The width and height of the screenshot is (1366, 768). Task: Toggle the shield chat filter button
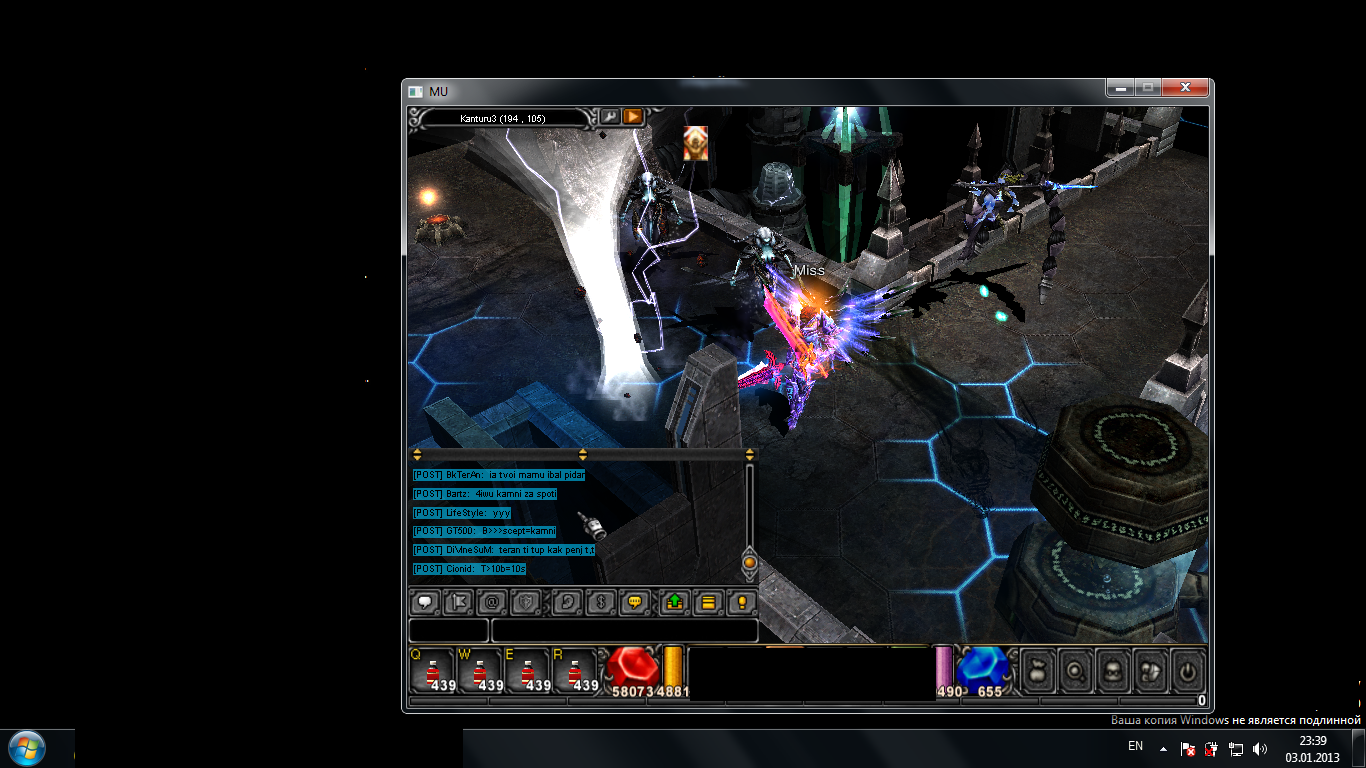pyautogui.click(x=525, y=602)
